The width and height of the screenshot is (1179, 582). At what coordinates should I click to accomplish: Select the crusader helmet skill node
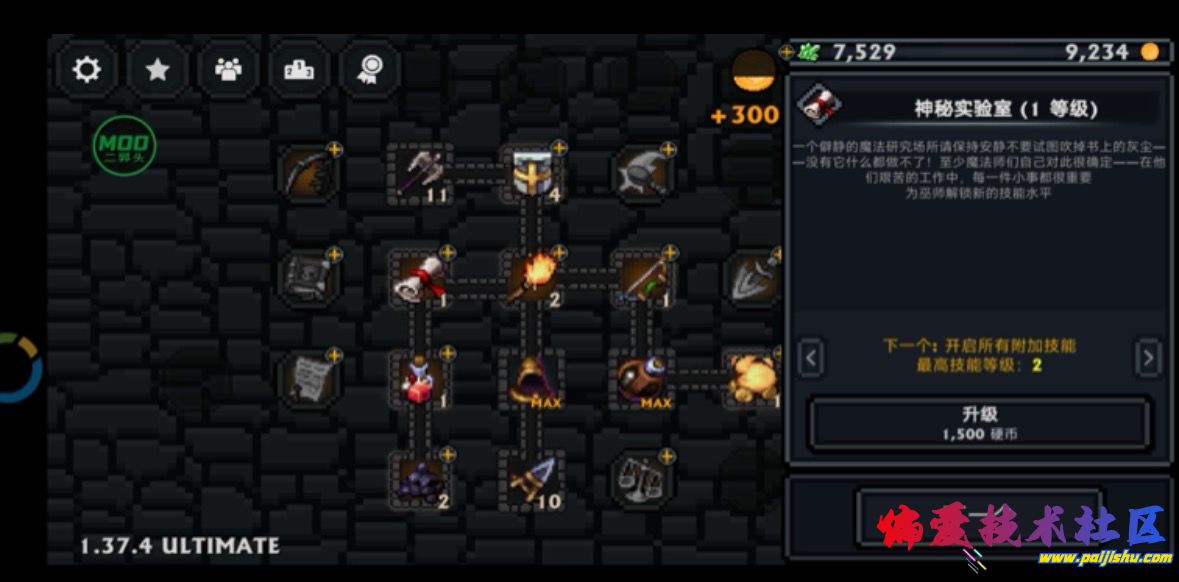click(x=531, y=174)
